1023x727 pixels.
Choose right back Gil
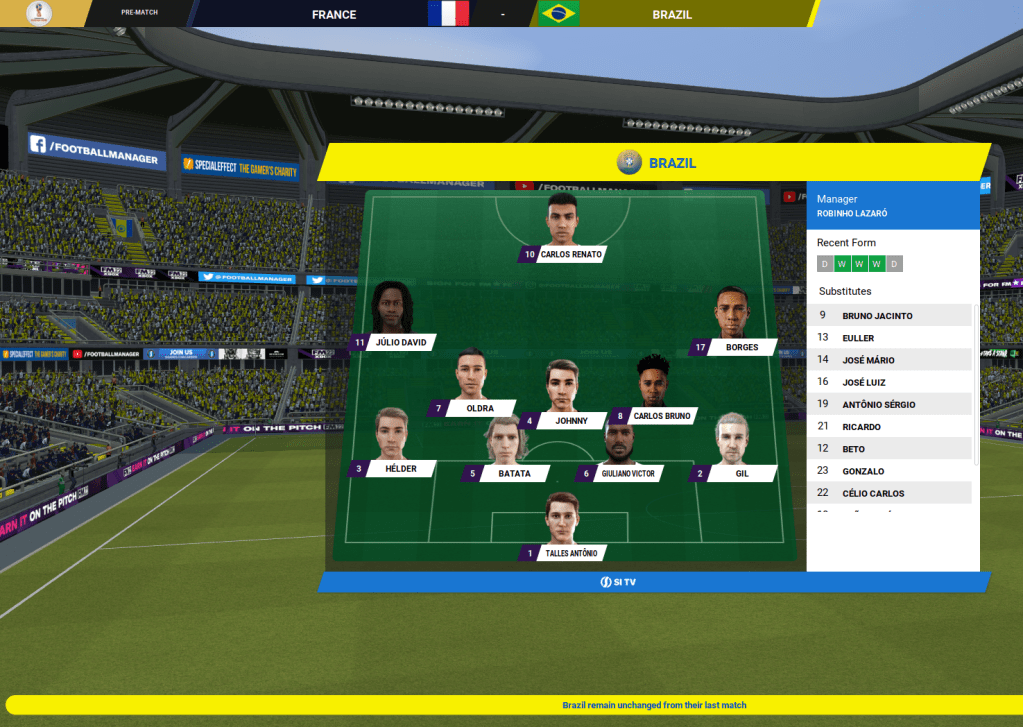[x=741, y=473]
